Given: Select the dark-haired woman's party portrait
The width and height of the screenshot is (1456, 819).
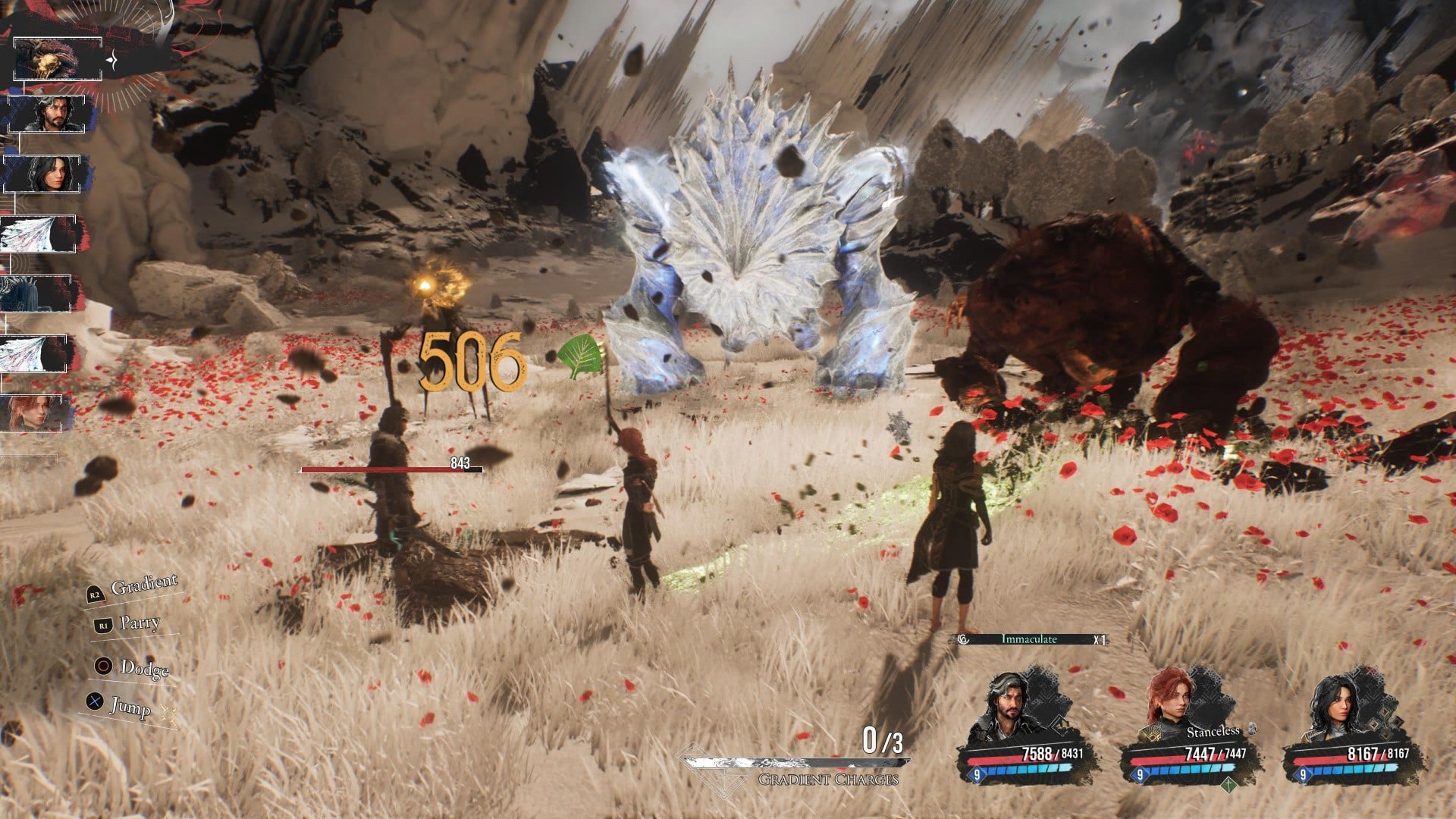Looking at the screenshot, I should click(1333, 707).
